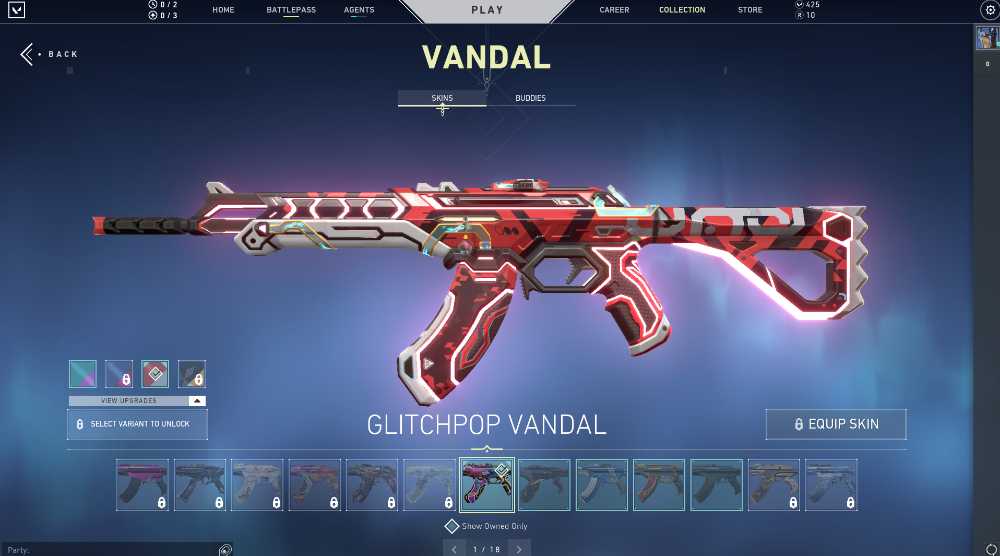Image resolution: width=1000 pixels, height=556 pixels.
Task: Click the Party chat input box
Action: tap(110, 550)
